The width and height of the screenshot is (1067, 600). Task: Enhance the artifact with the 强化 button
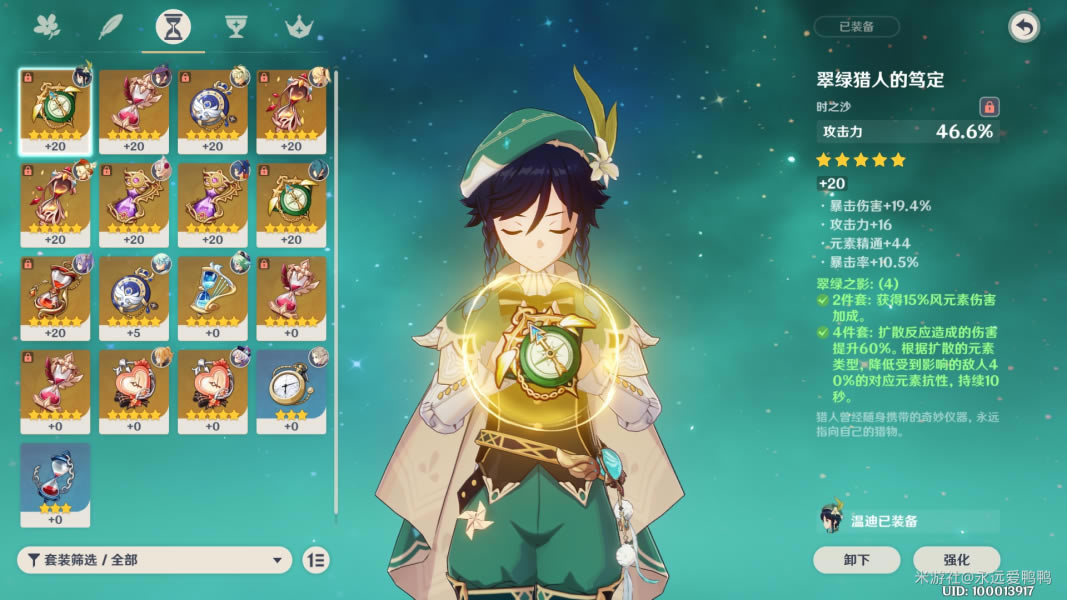(955, 560)
